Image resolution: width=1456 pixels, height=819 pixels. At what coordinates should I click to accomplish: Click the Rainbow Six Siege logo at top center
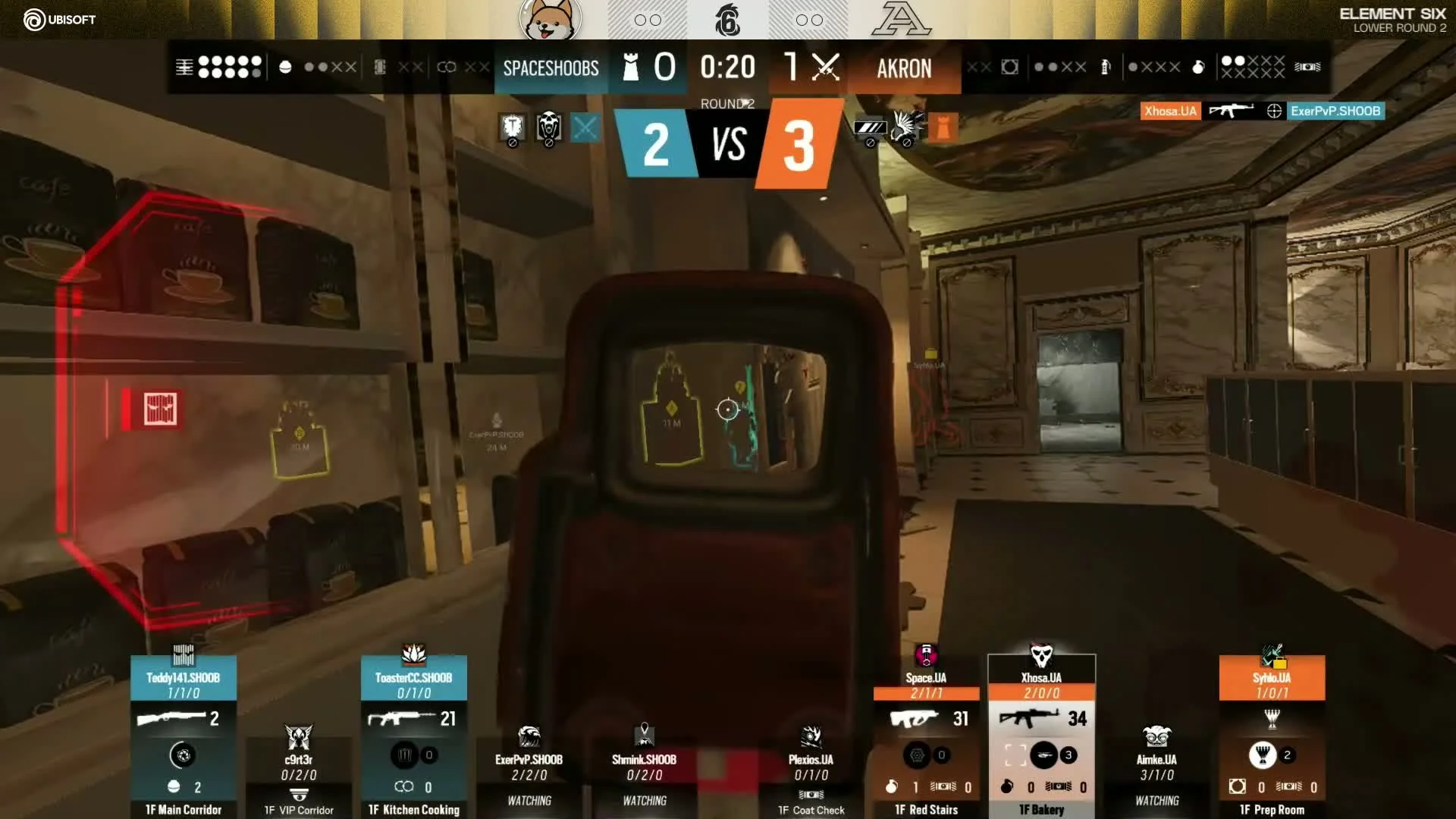click(728, 20)
